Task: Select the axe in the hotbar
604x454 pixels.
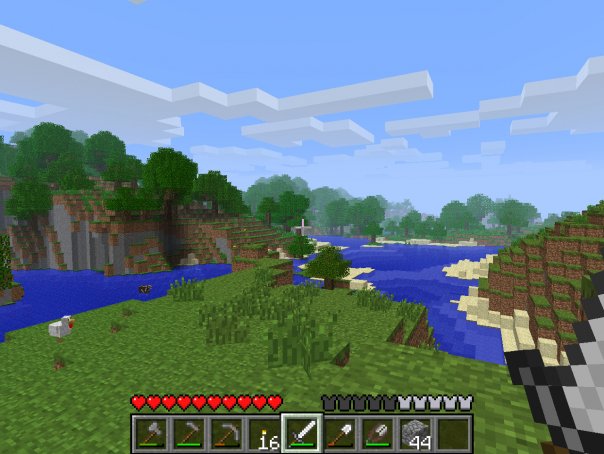Action: [x=152, y=433]
